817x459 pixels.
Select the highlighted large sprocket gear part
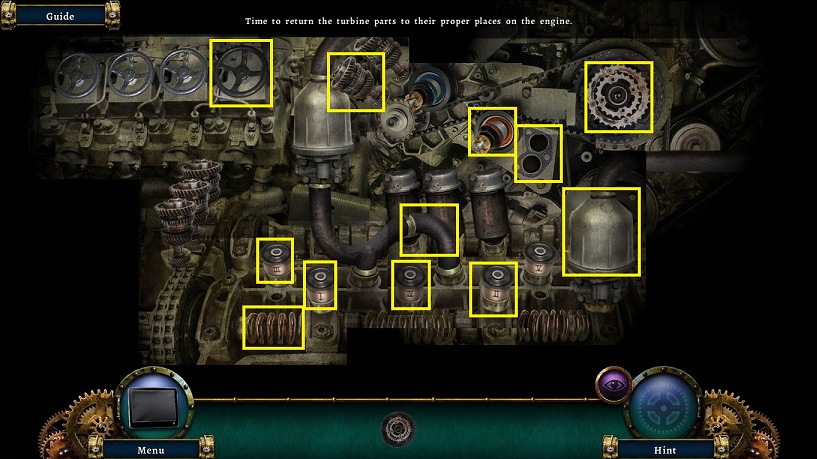[x=618, y=97]
